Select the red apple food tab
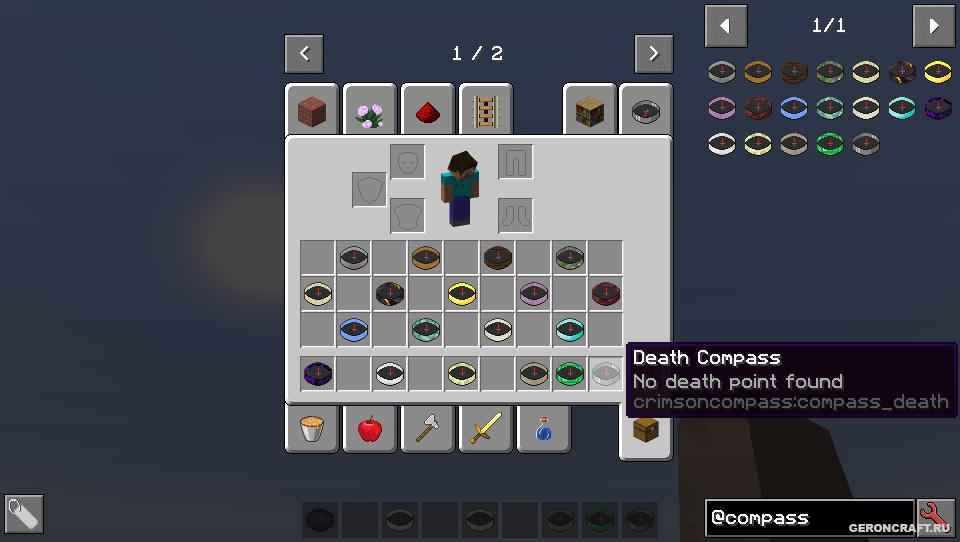 [370, 429]
